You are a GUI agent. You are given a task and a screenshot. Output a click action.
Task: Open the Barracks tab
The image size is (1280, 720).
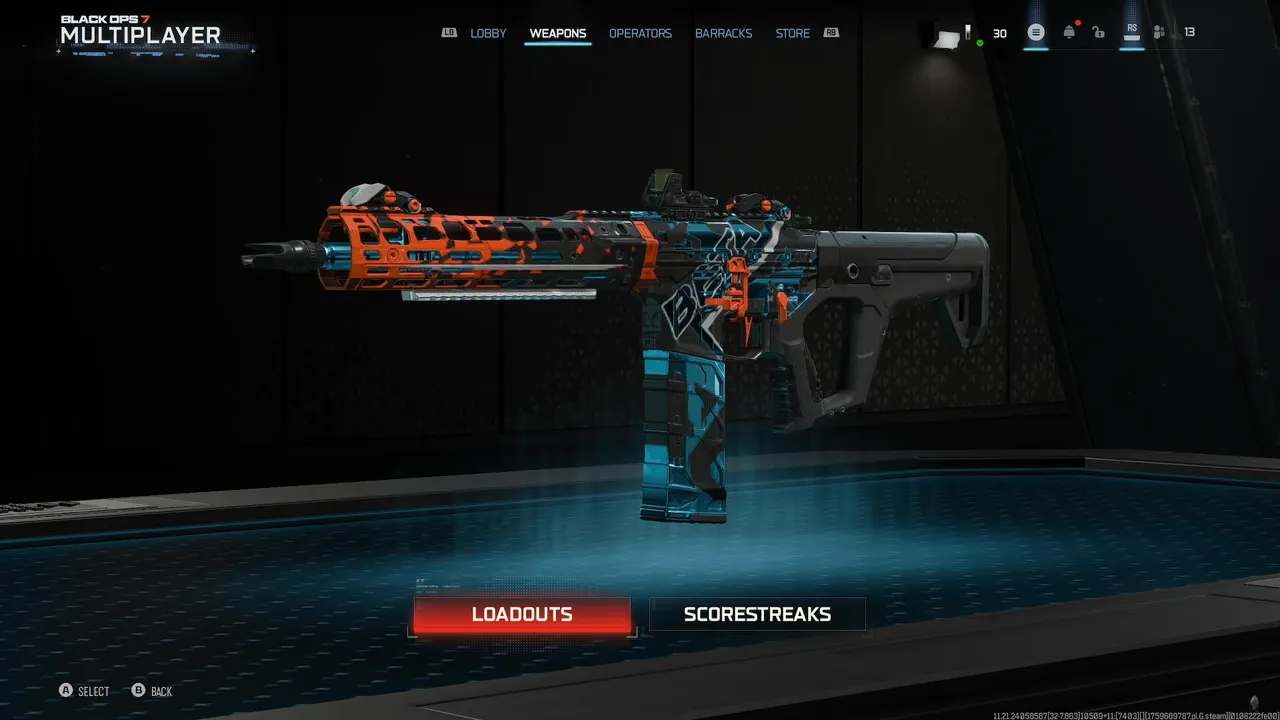(x=723, y=33)
